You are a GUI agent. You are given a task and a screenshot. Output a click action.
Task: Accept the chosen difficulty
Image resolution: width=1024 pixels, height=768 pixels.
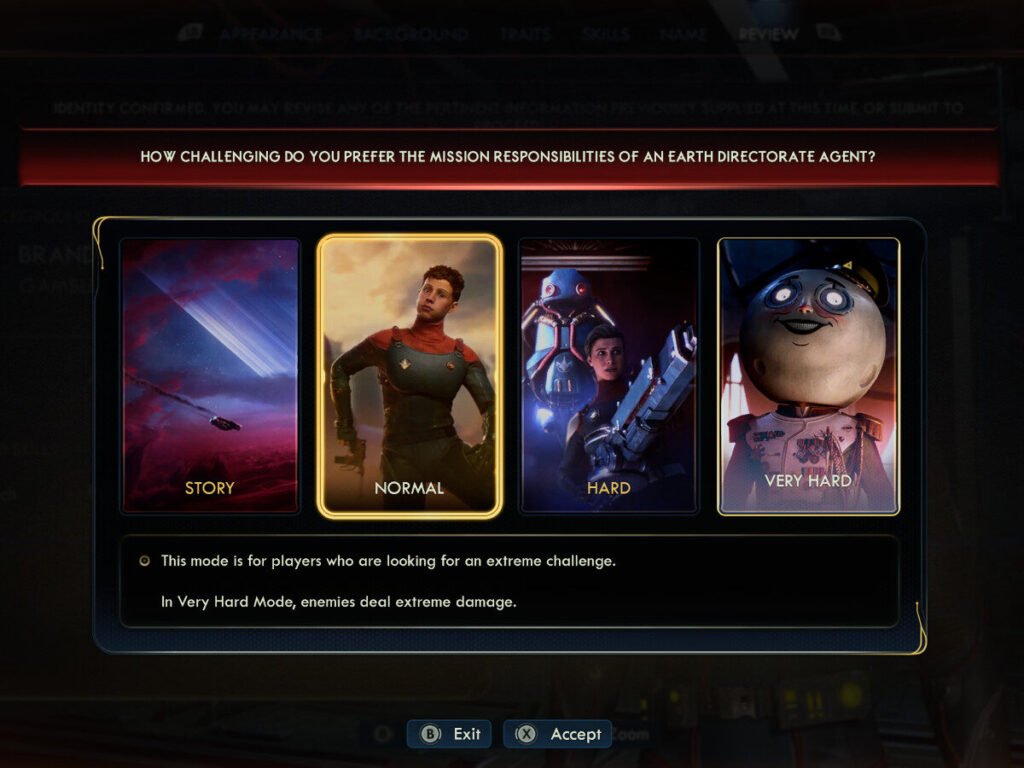point(558,734)
